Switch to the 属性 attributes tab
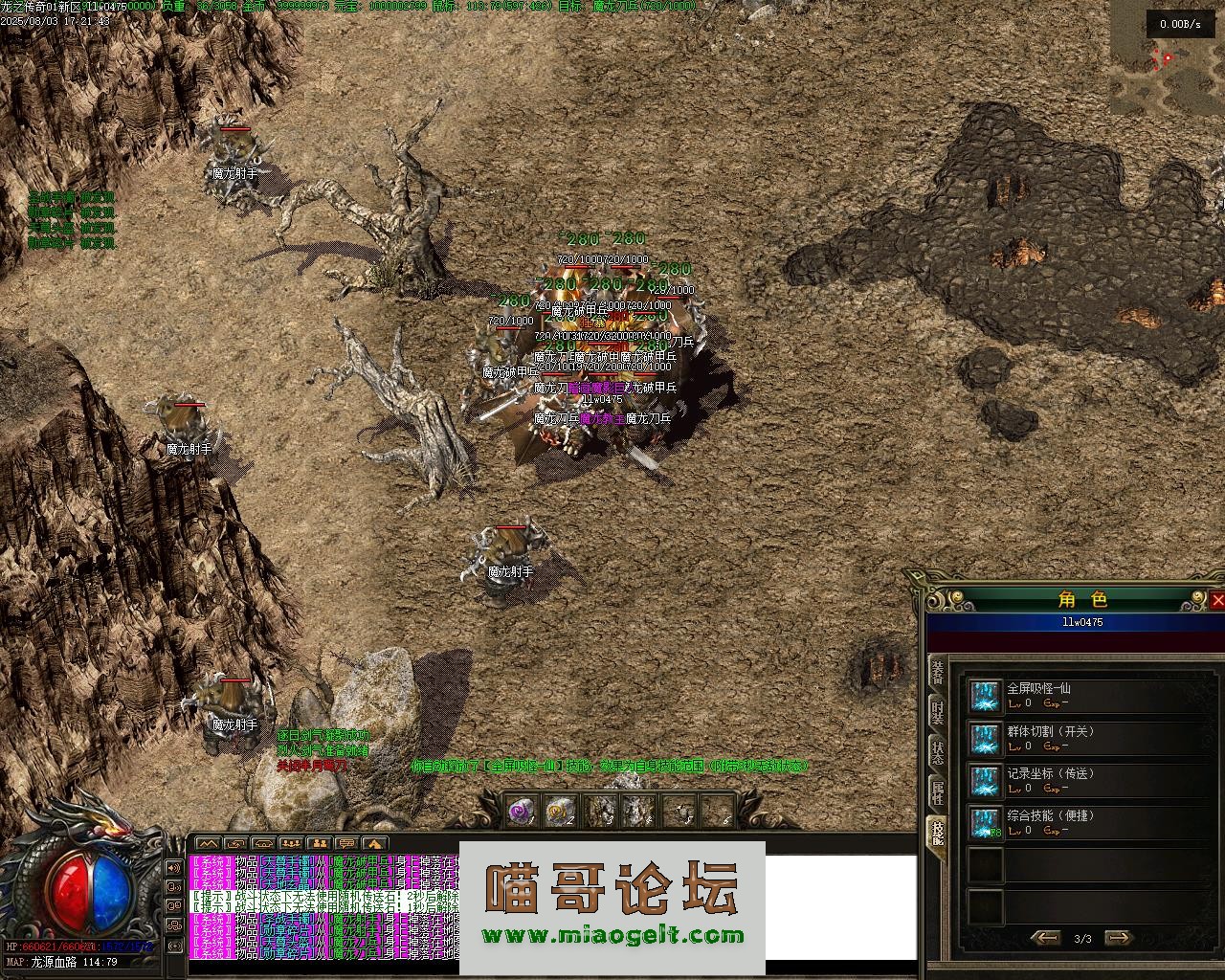 [x=938, y=791]
